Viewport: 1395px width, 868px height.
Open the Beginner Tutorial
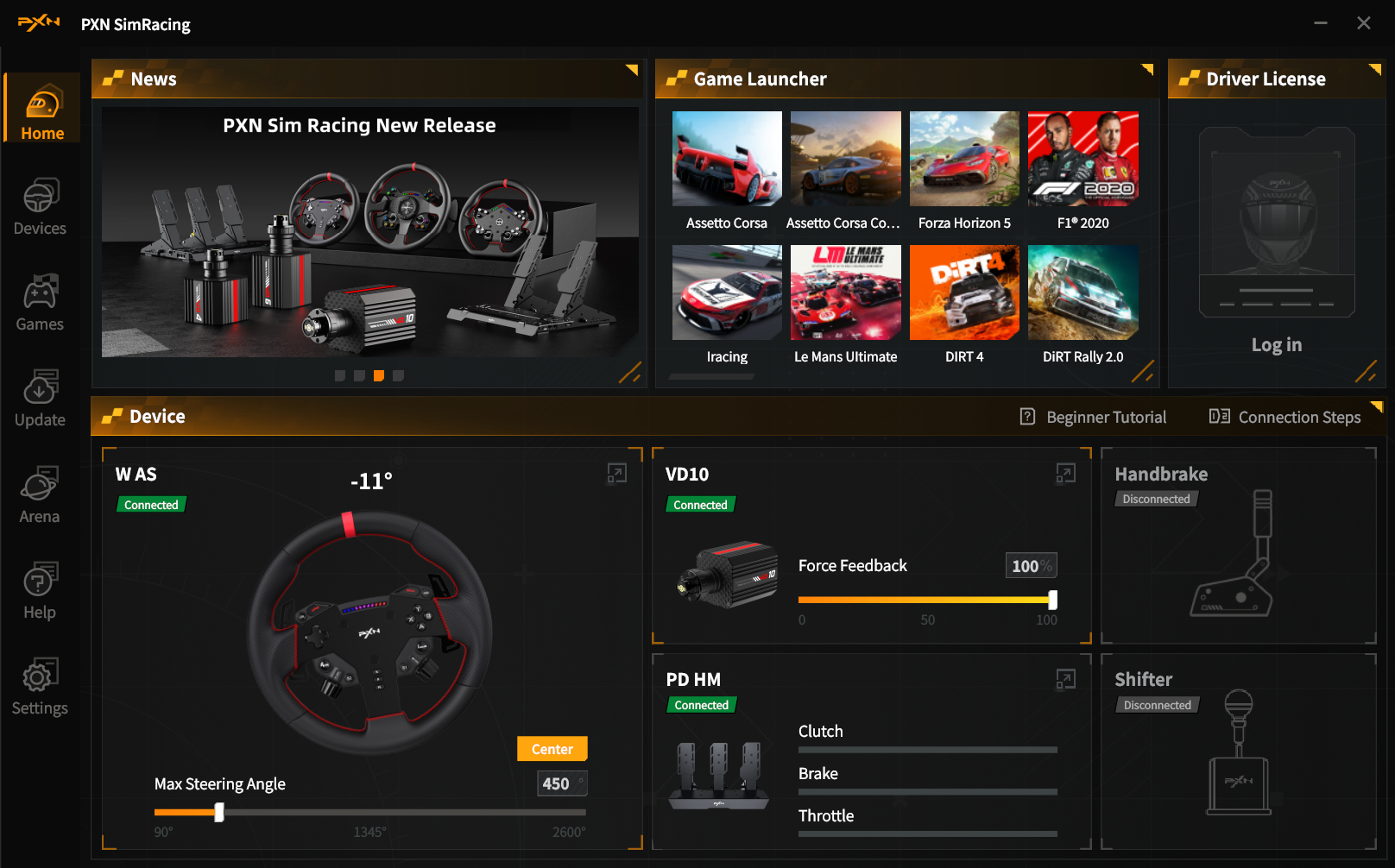click(x=1093, y=418)
